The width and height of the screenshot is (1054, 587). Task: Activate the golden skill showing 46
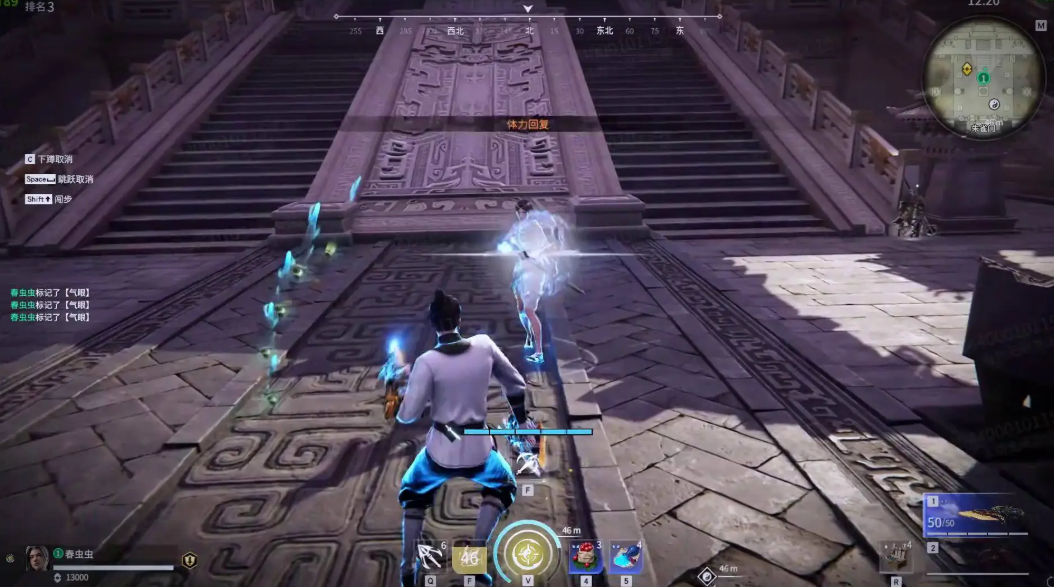pyautogui.click(x=468, y=557)
